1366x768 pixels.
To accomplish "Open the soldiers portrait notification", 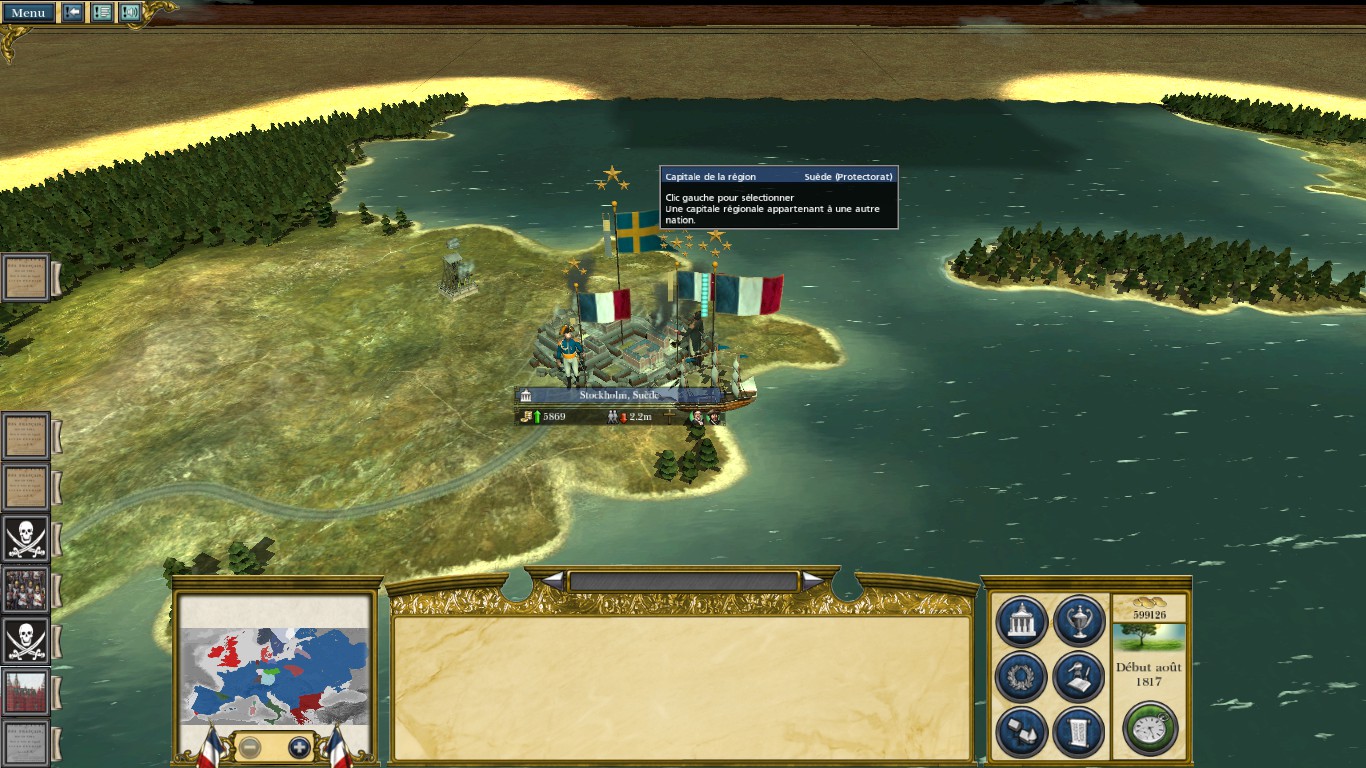I will tap(26, 590).
